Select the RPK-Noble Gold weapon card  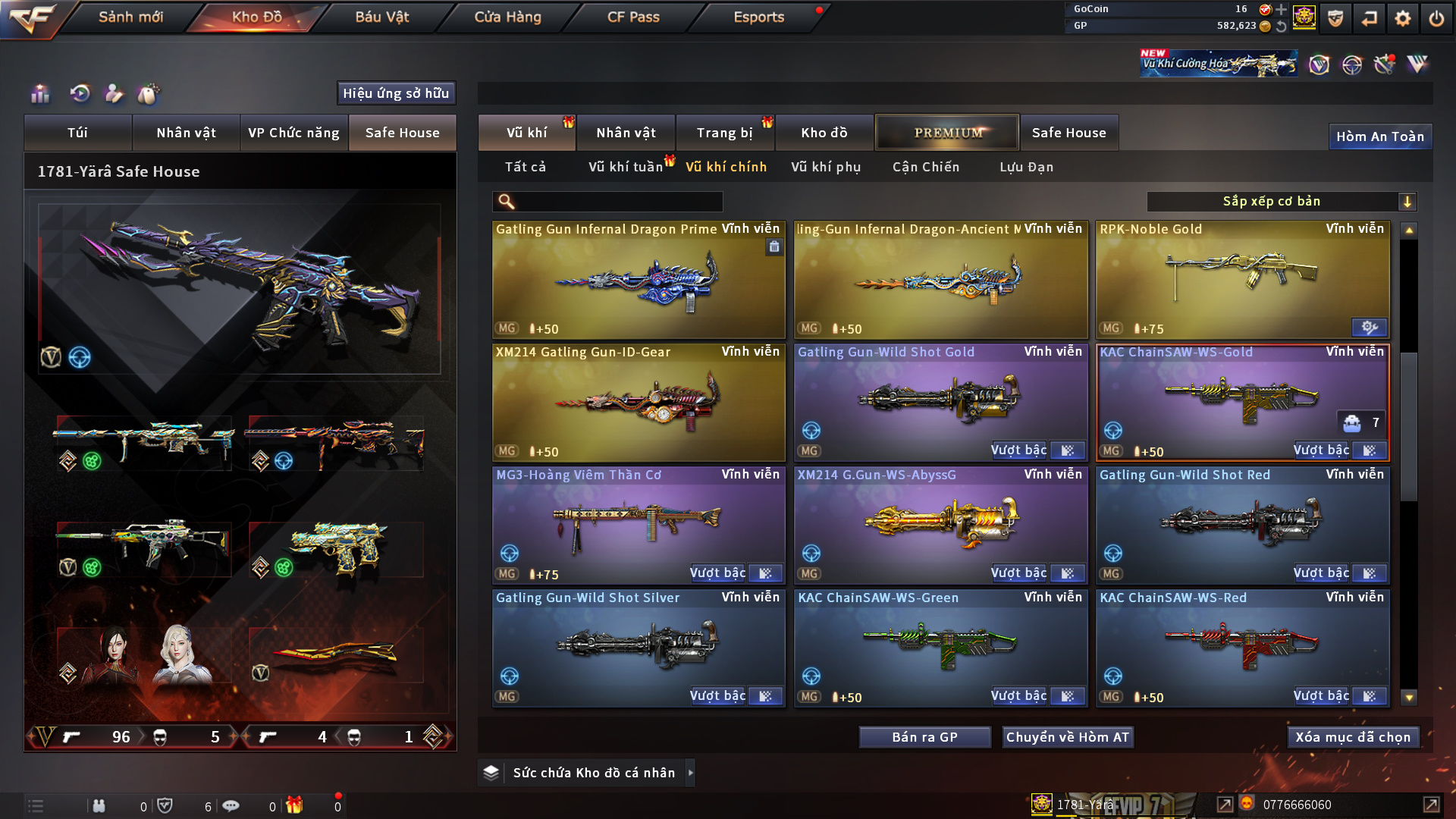click(1242, 279)
